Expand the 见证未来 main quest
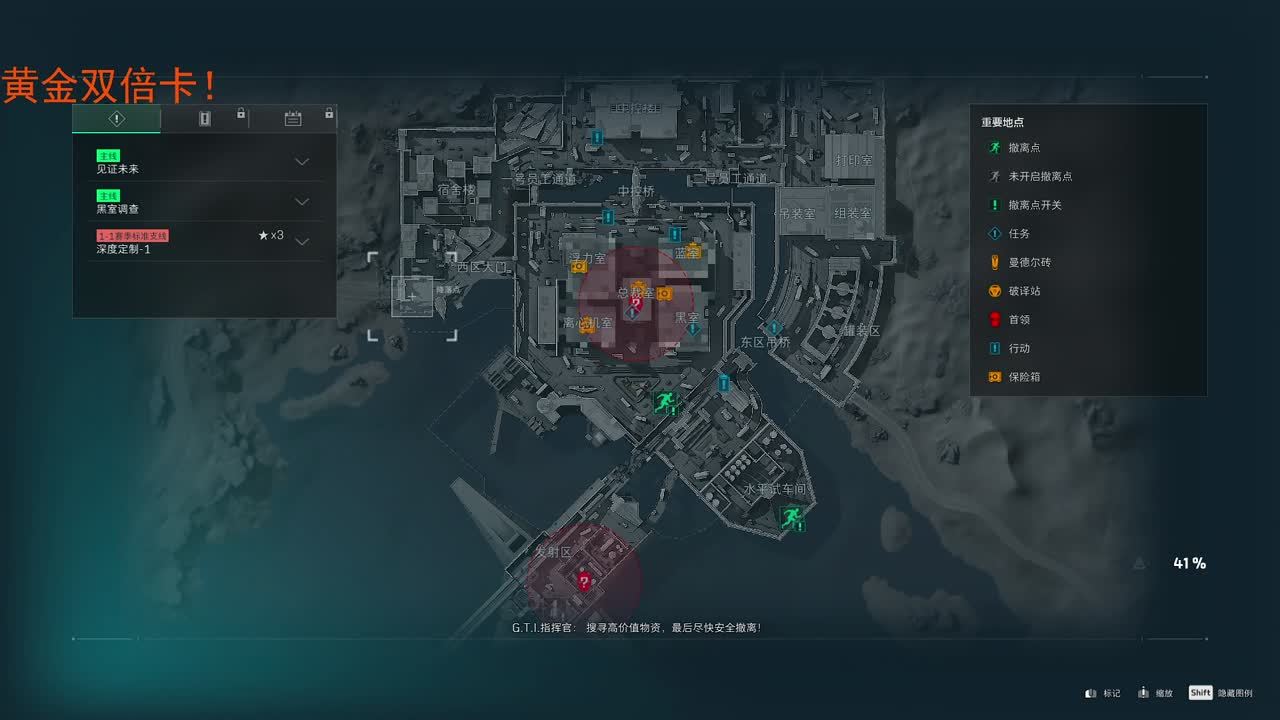The width and height of the screenshot is (1280, 720). [302, 162]
